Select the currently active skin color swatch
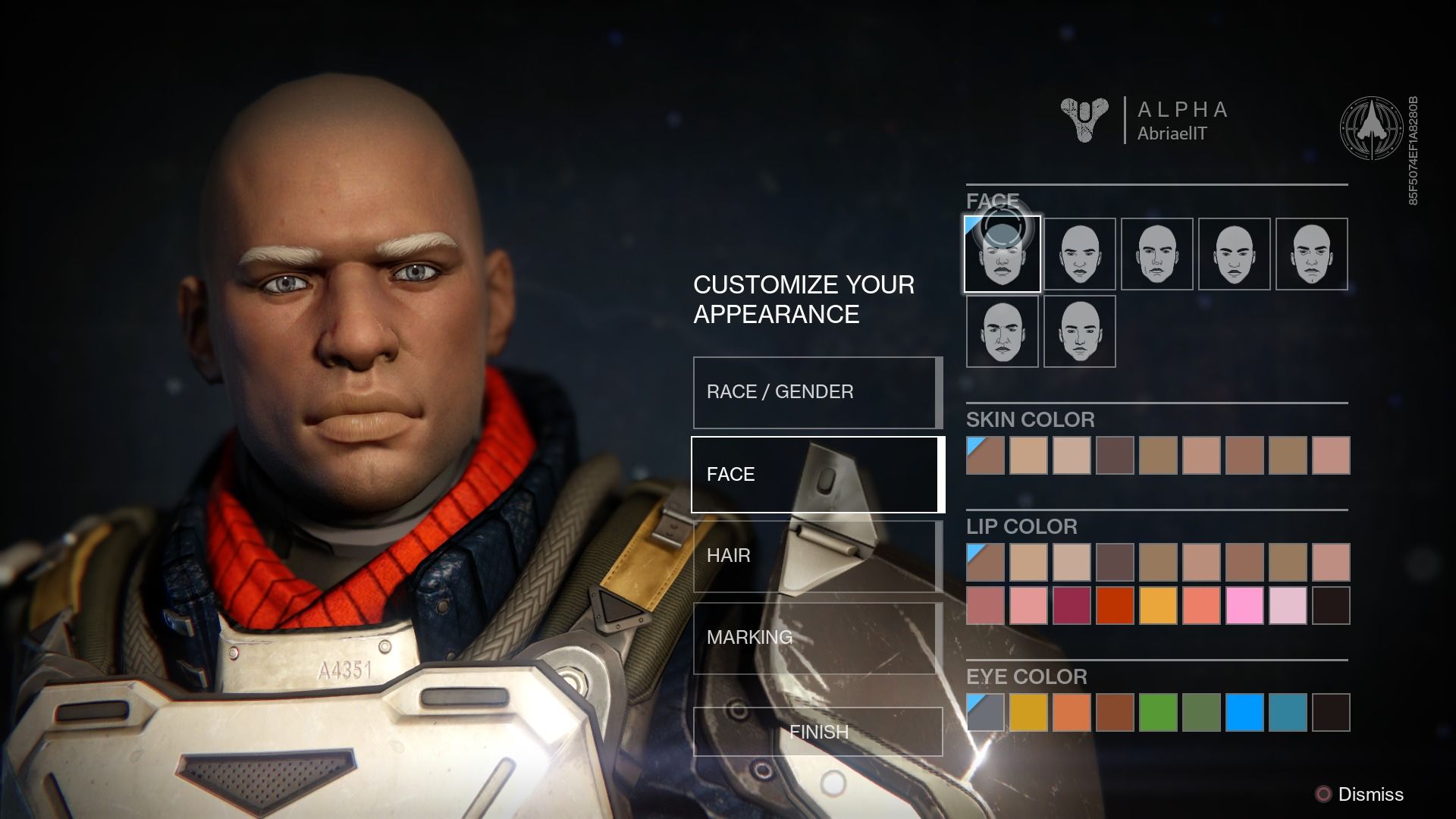This screenshot has height=819, width=1456. (986, 455)
